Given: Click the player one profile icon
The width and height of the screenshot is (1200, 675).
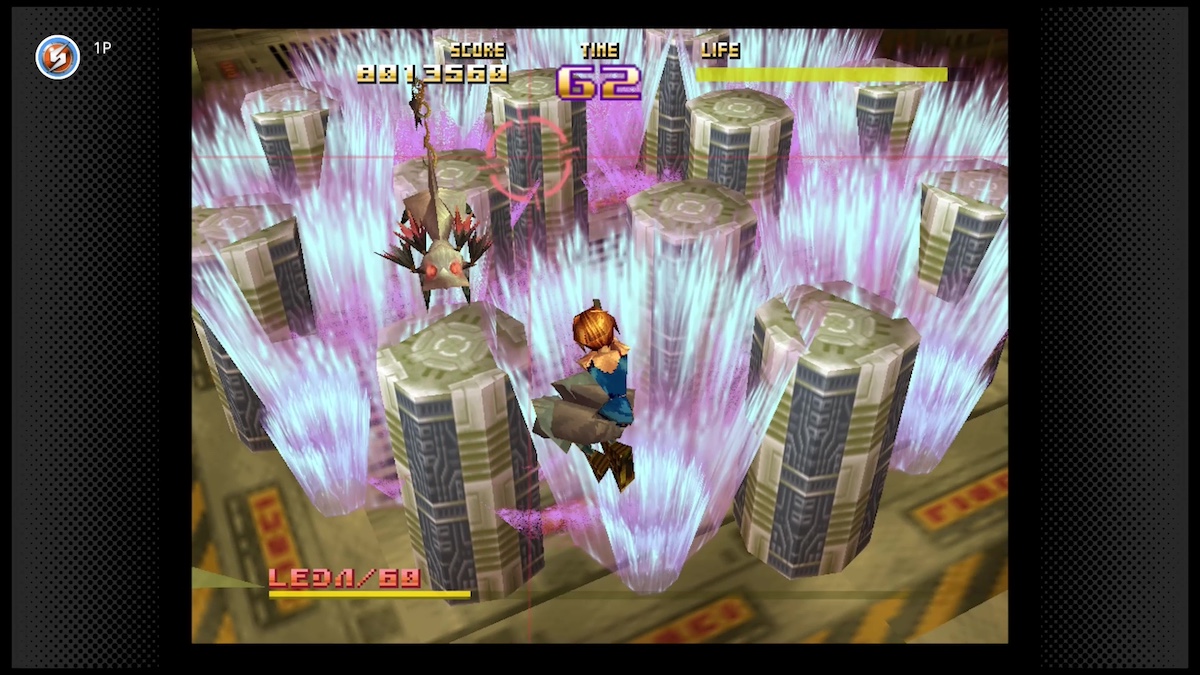Looking at the screenshot, I should (57, 56).
